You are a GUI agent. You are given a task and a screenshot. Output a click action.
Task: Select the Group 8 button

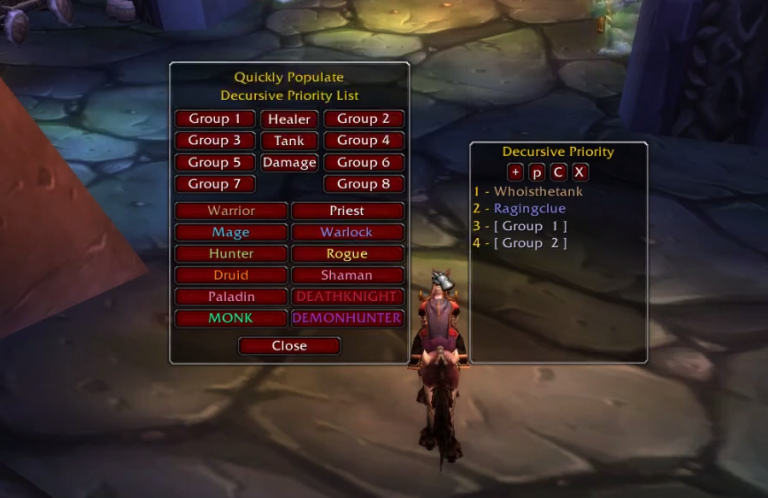363,184
